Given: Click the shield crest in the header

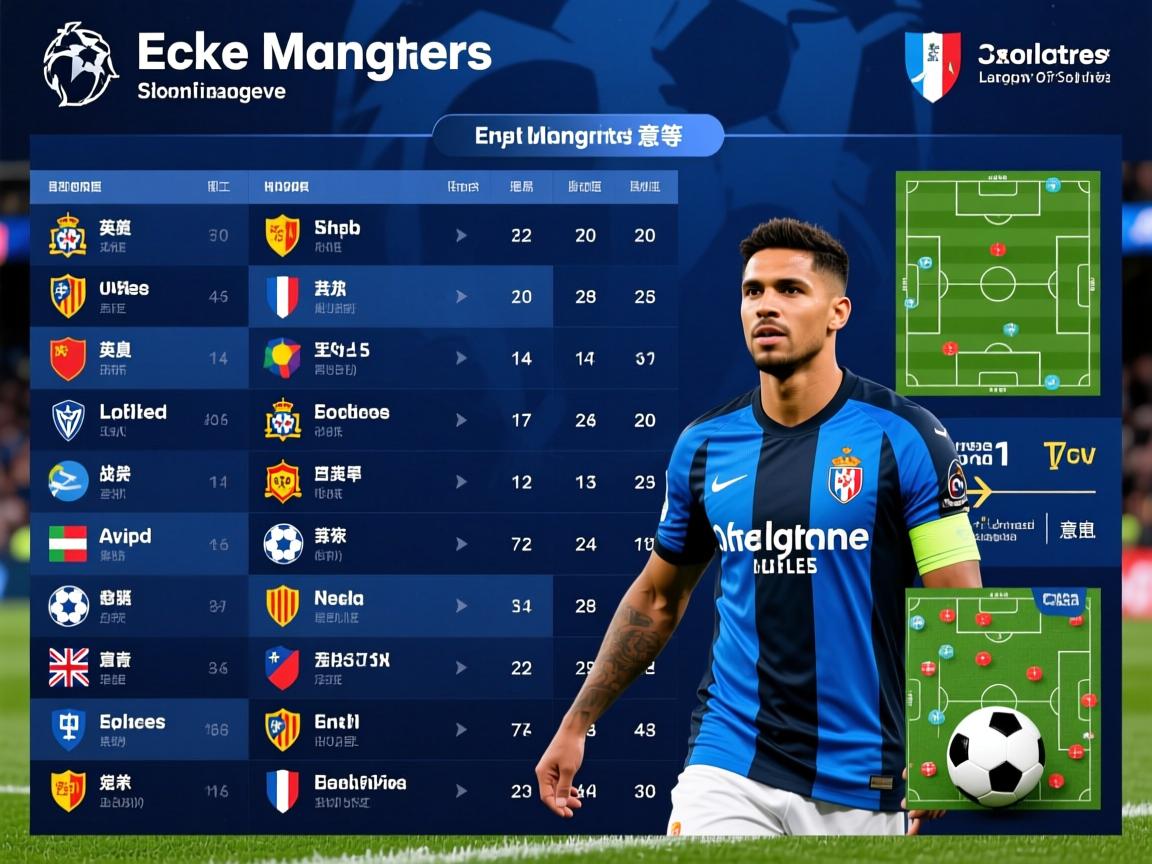Looking at the screenshot, I should [x=932, y=66].
